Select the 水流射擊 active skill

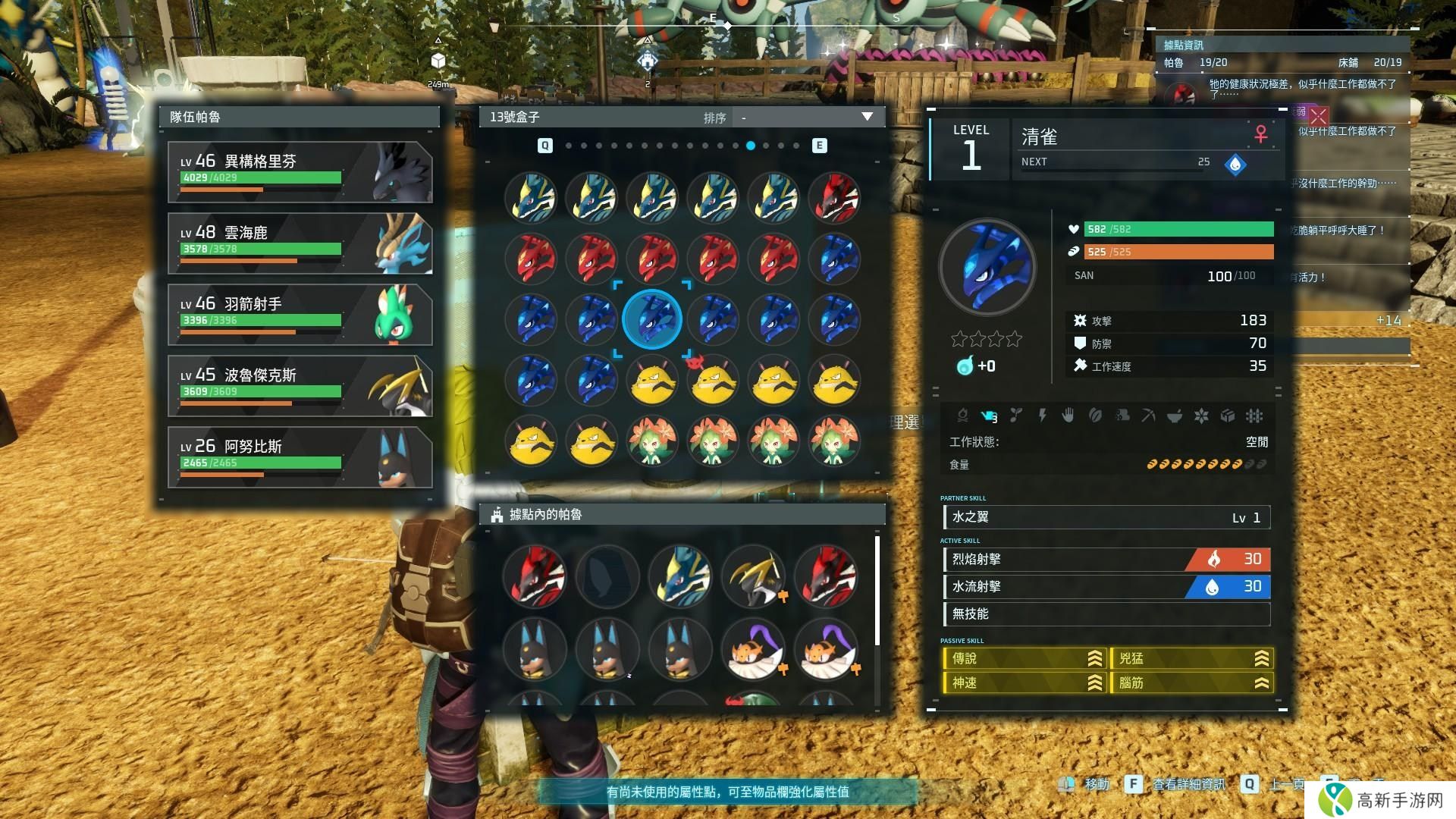point(1106,587)
